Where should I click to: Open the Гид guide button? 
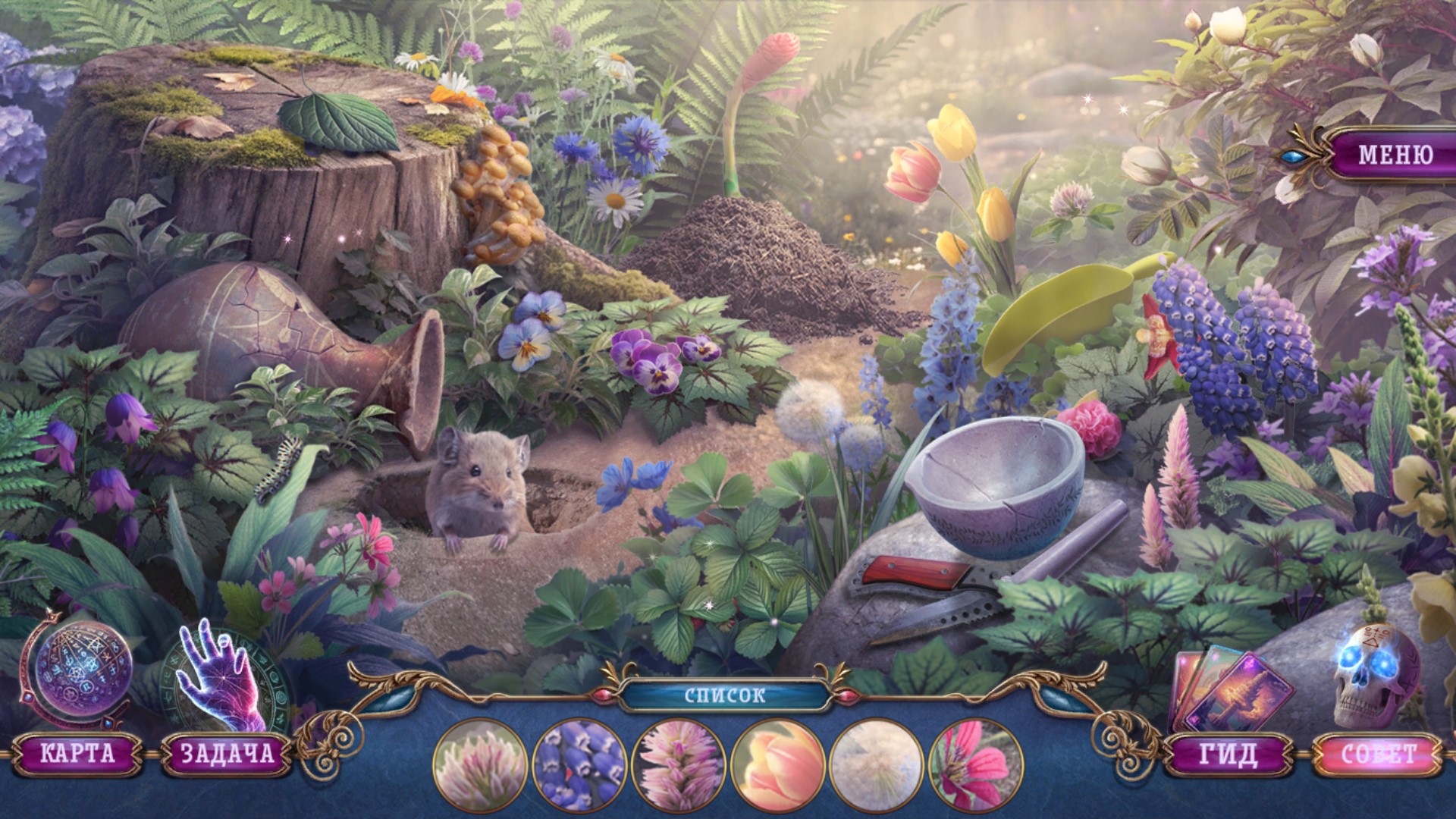[1228, 754]
